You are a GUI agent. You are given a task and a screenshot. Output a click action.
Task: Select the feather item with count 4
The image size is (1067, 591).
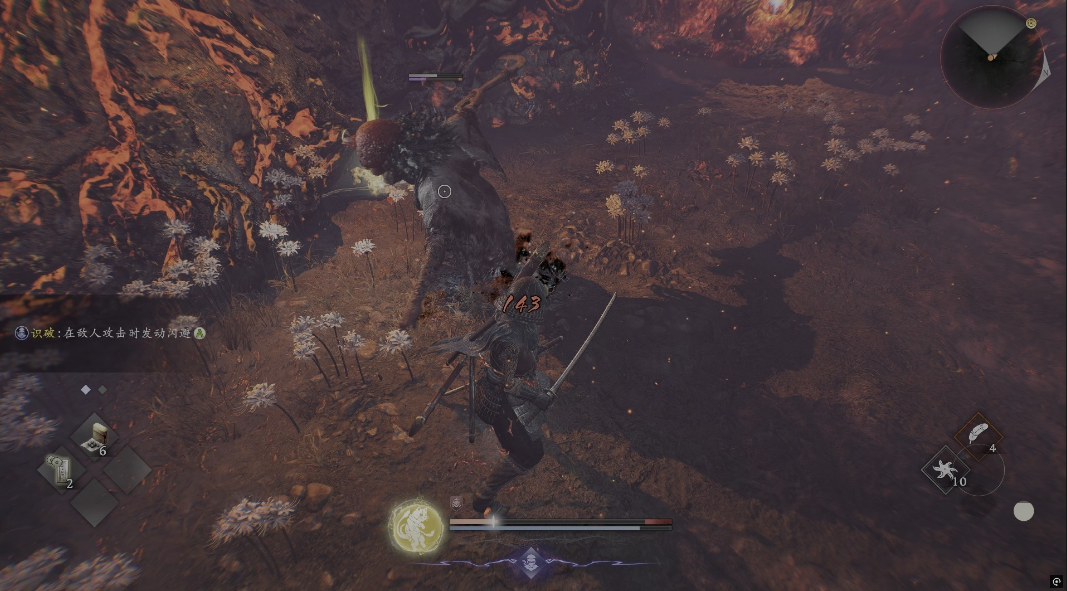coord(979,434)
